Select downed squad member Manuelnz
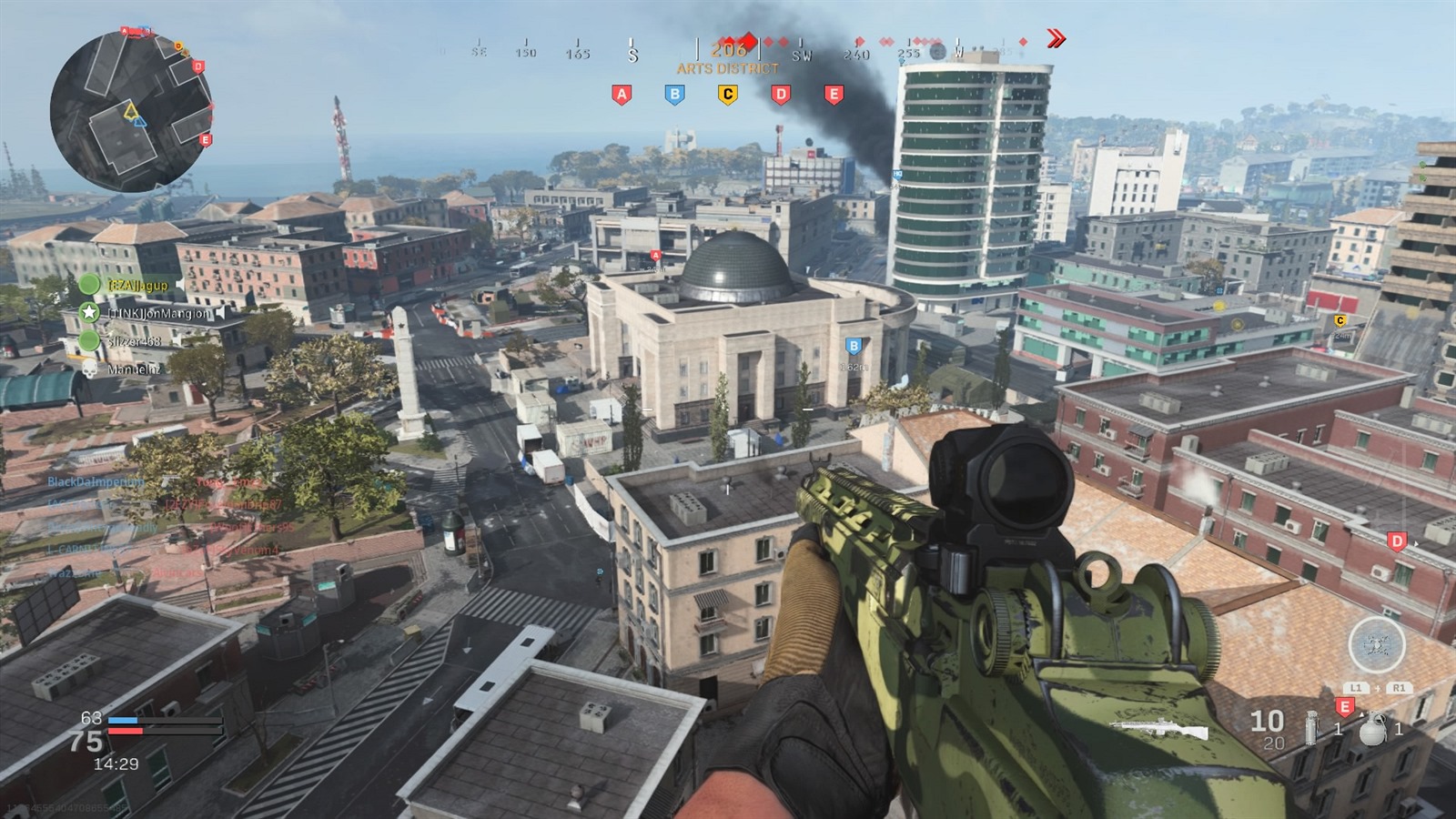 [x=133, y=369]
